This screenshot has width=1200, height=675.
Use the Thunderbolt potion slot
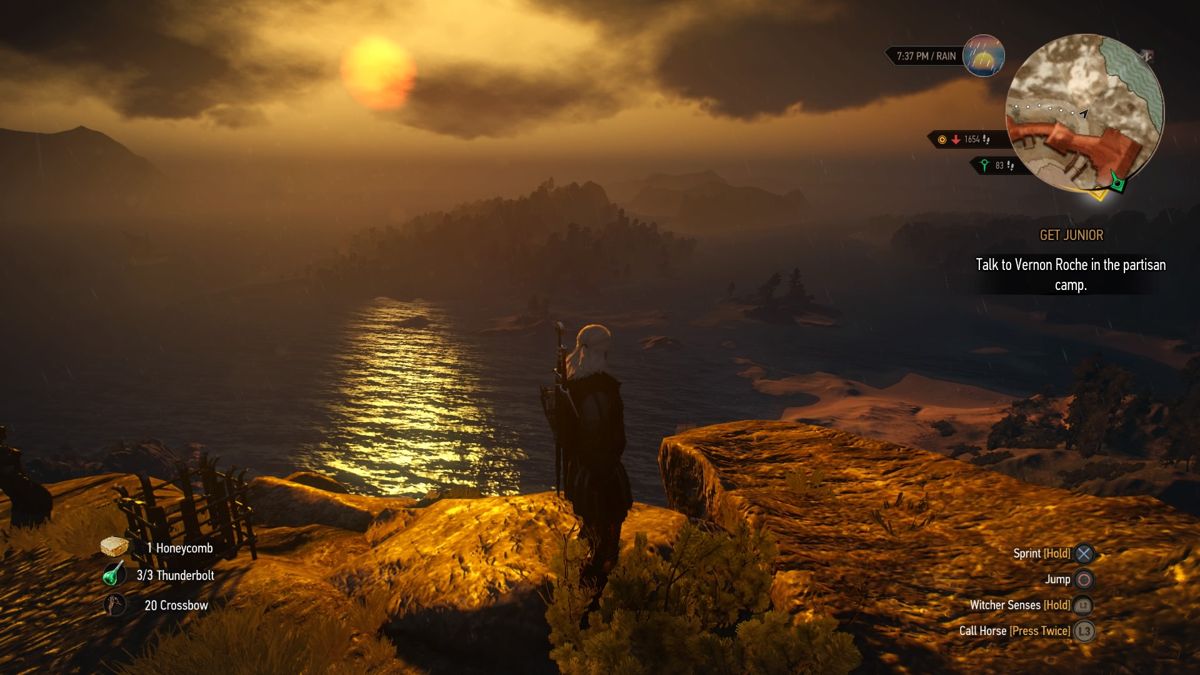point(115,575)
